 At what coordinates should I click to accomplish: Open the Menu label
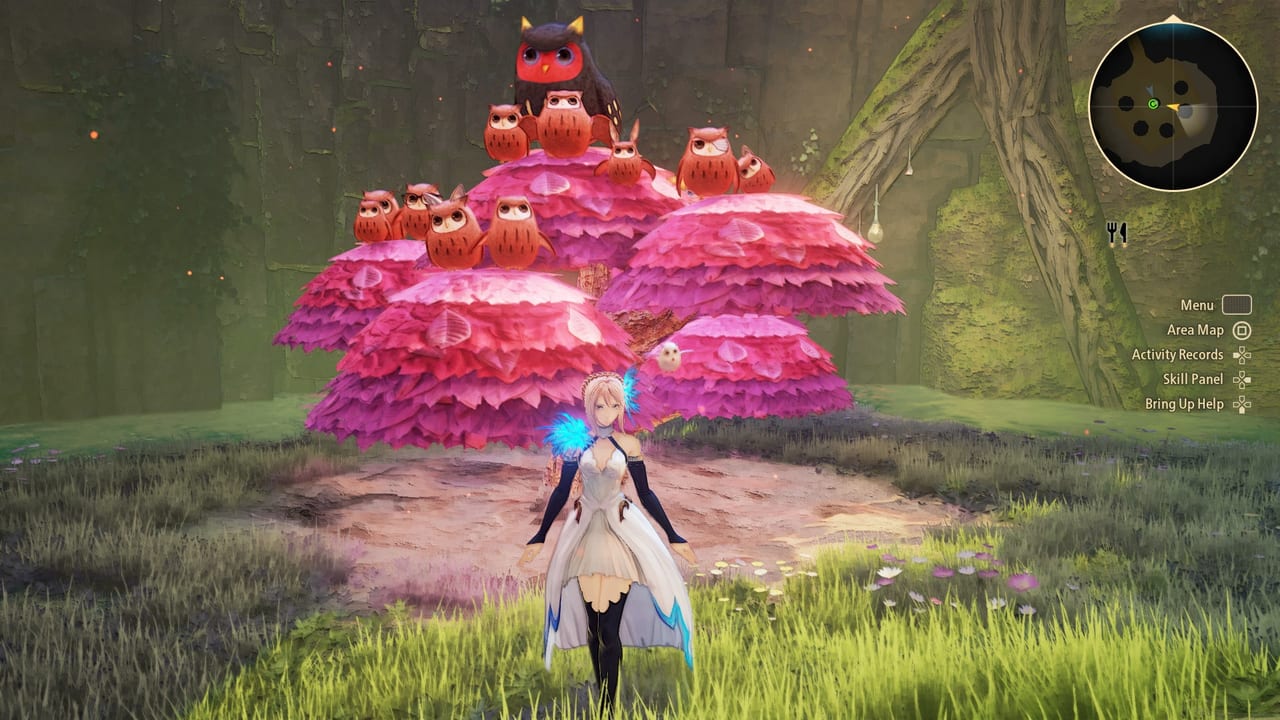[x=1198, y=304]
